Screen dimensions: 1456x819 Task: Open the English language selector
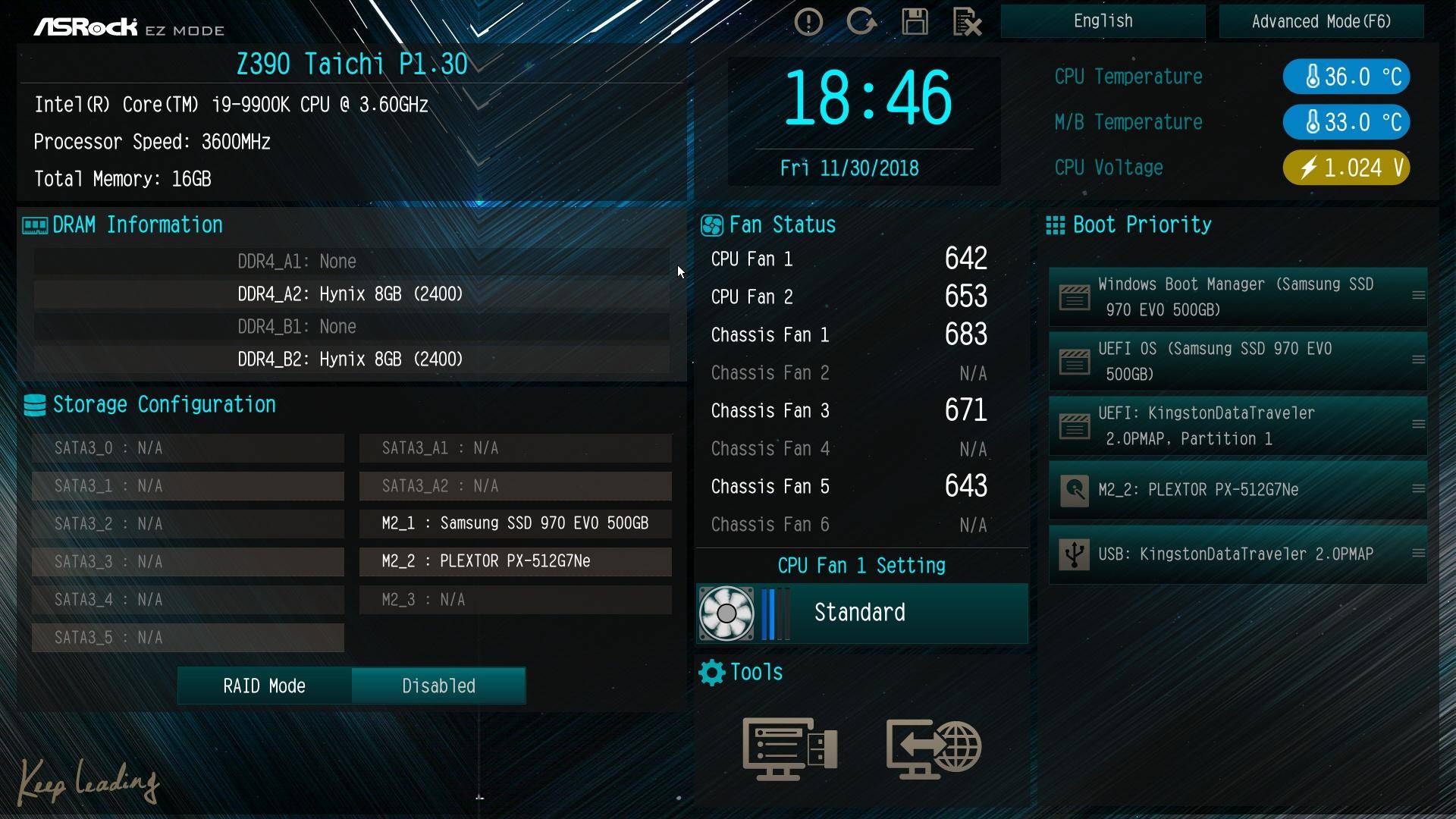pyautogui.click(x=1103, y=20)
